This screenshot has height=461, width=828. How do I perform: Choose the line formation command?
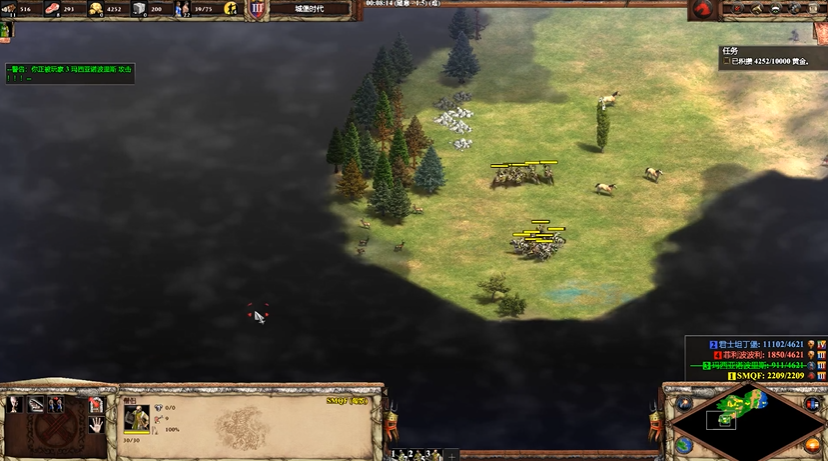click(x=36, y=404)
